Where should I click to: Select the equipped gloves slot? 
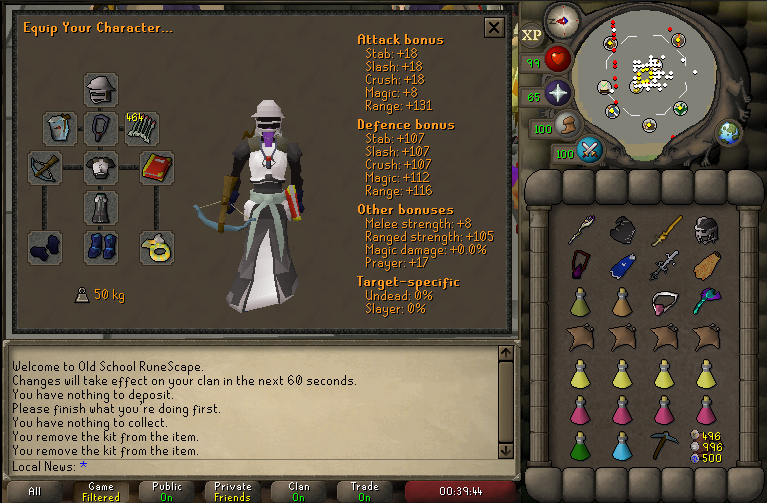pyautogui.click(x=45, y=244)
